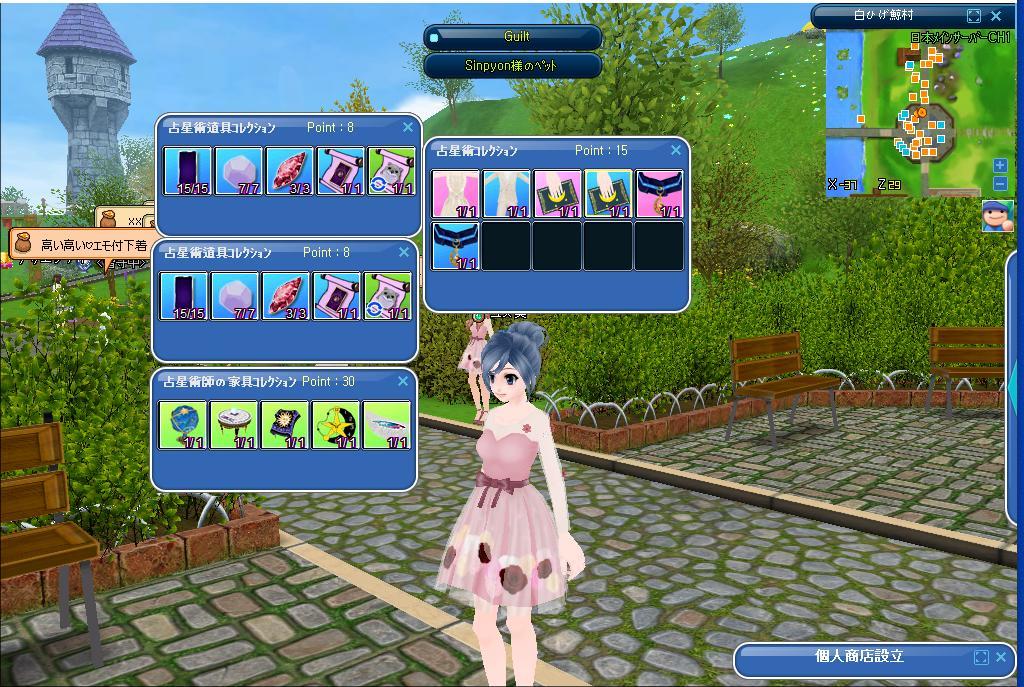Select the feather quill furniture item

[x=388, y=425]
